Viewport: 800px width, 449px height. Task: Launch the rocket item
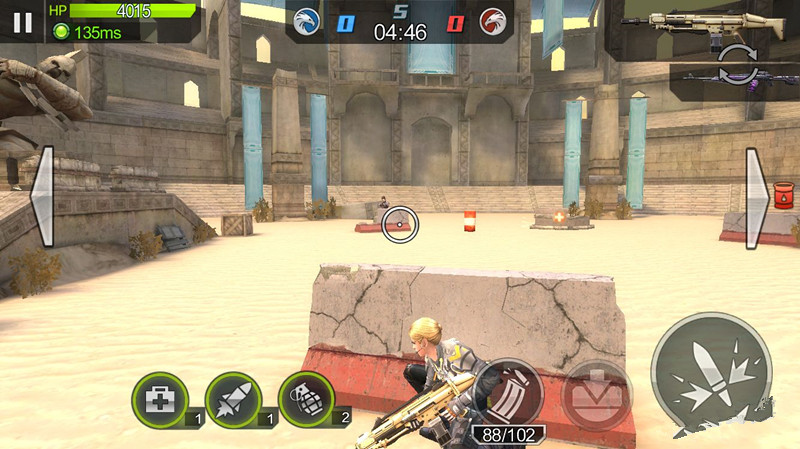coord(233,400)
